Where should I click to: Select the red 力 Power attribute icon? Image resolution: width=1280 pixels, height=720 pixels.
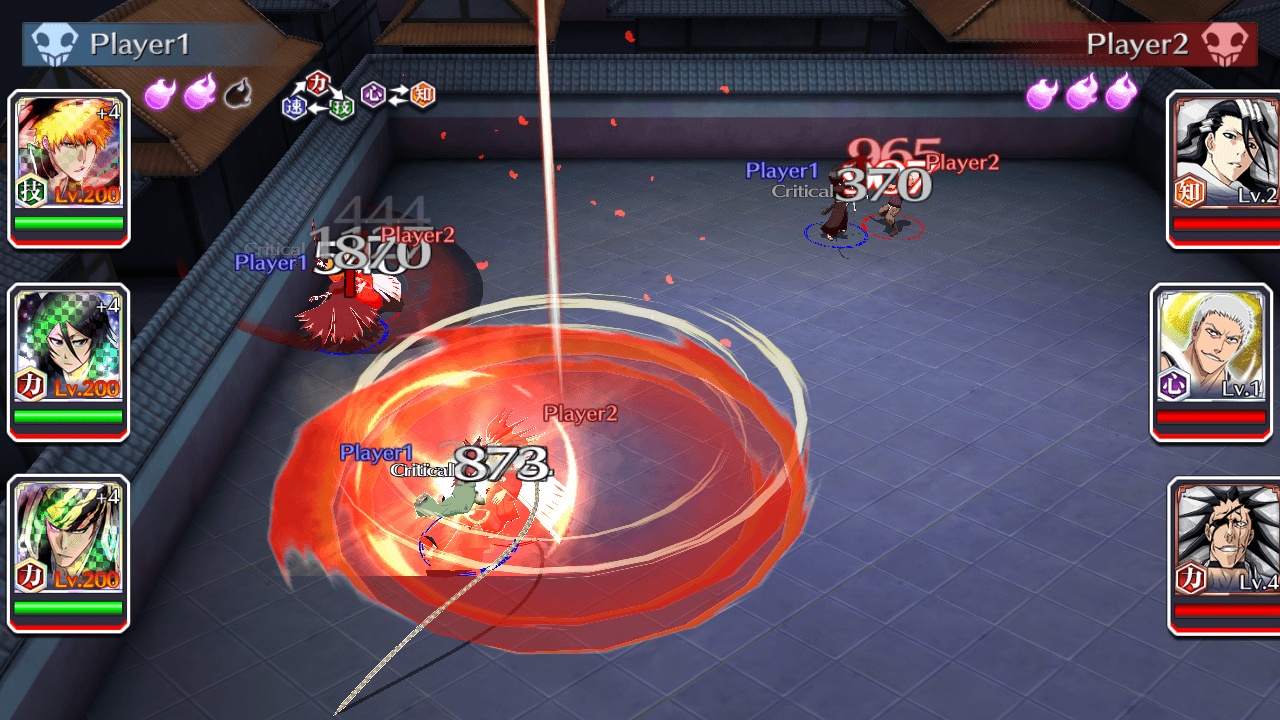point(318,84)
